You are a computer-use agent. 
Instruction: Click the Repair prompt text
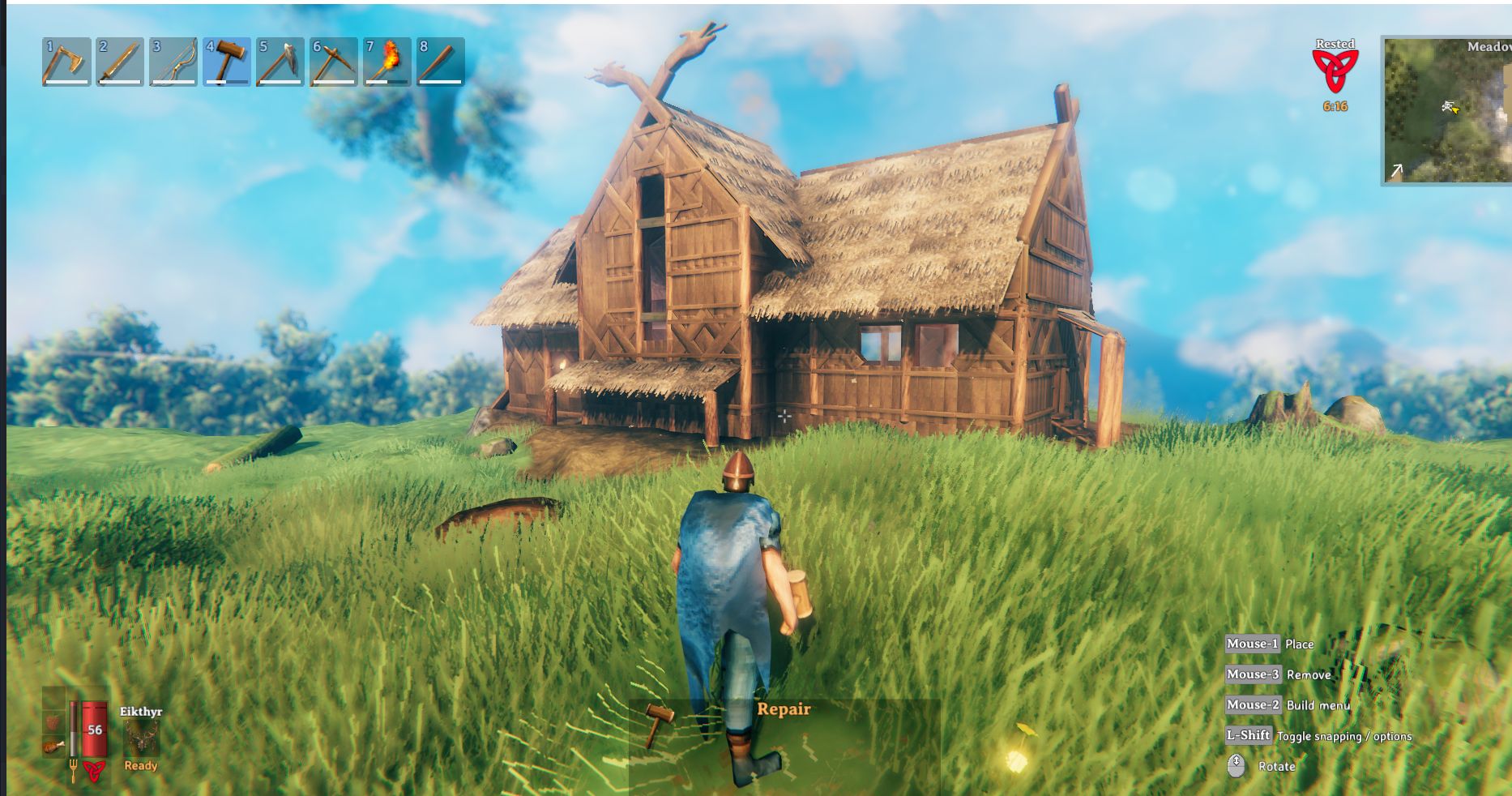(x=783, y=708)
